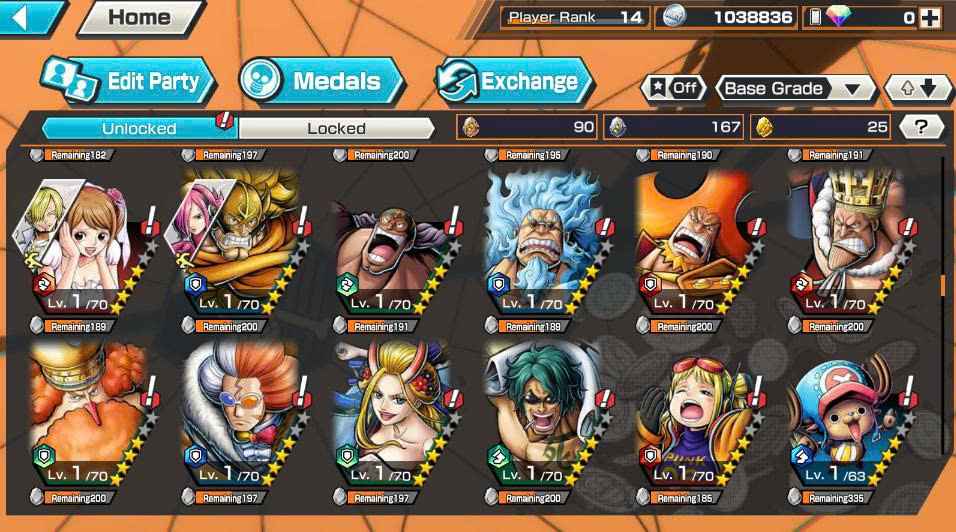This screenshot has width=956, height=532.
Task: Go back with the arrow button
Action: click(28, 17)
